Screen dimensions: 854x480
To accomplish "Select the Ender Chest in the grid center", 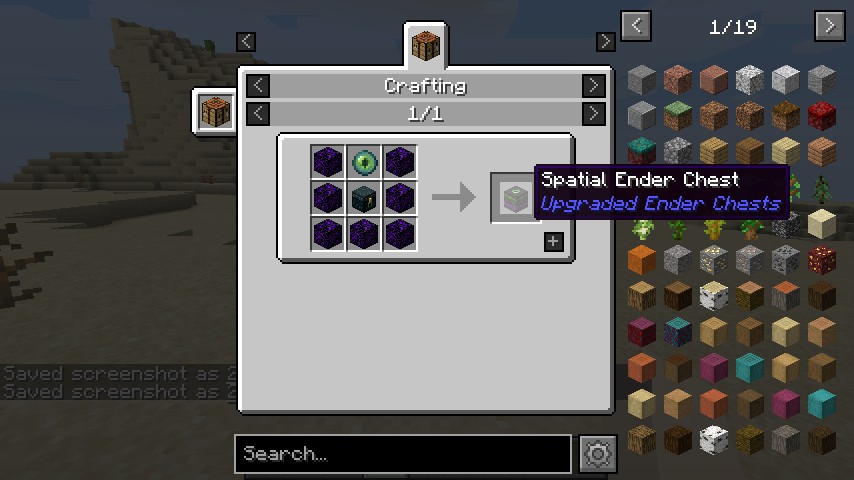I will coord(363,197).
